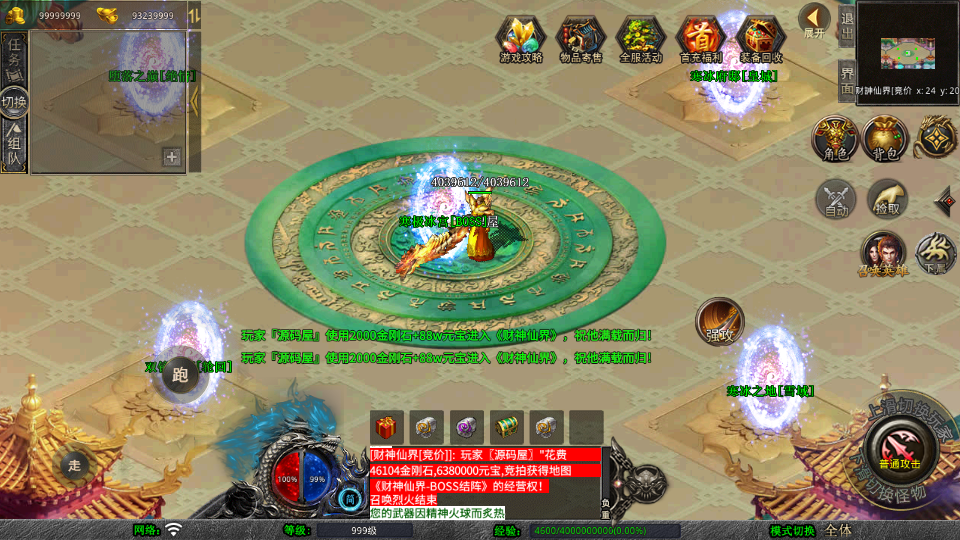Open the 游戏攻略 game guide icon
Viewport: 960px width, 540px height.
[520, 38]
